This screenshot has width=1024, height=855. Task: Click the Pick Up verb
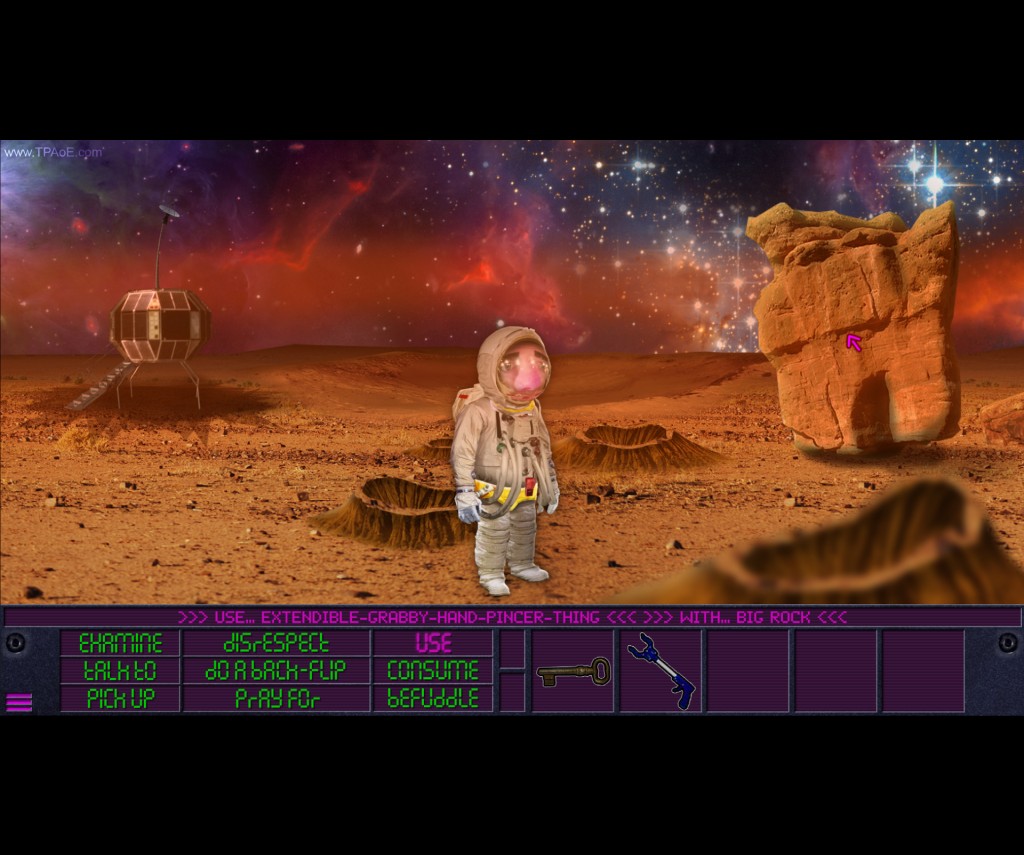[120, 698]
